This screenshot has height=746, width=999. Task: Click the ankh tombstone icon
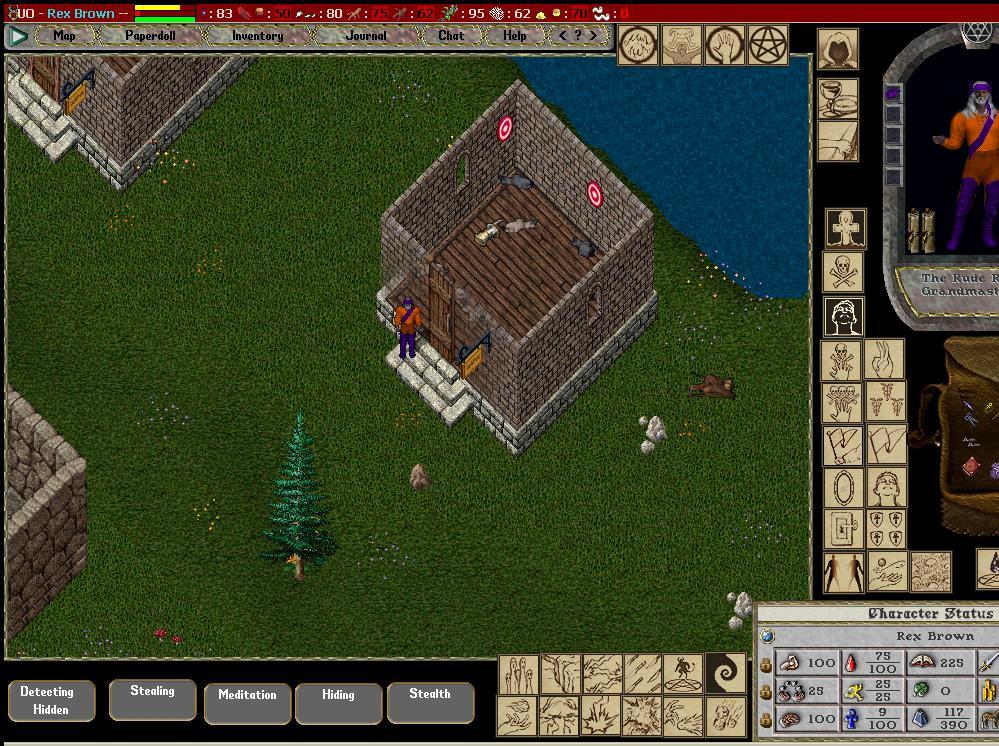(846, 229)
